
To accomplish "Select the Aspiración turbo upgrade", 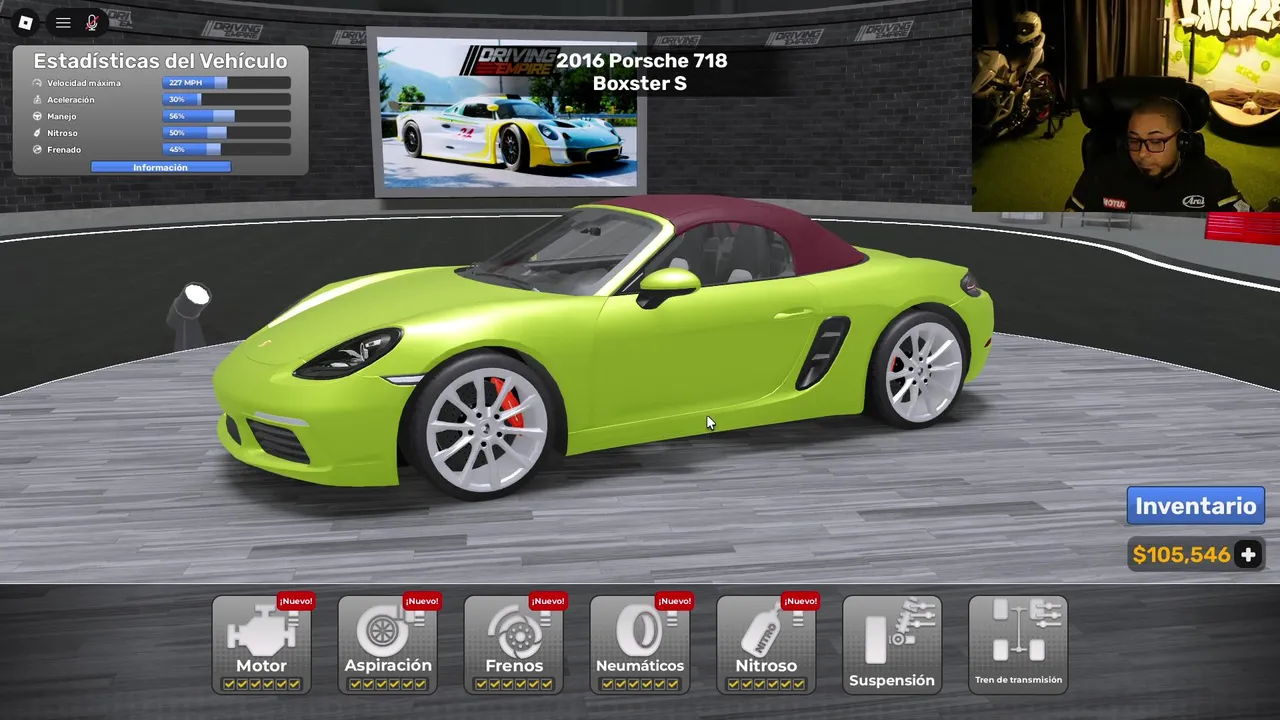I will (x=388, y=644).
